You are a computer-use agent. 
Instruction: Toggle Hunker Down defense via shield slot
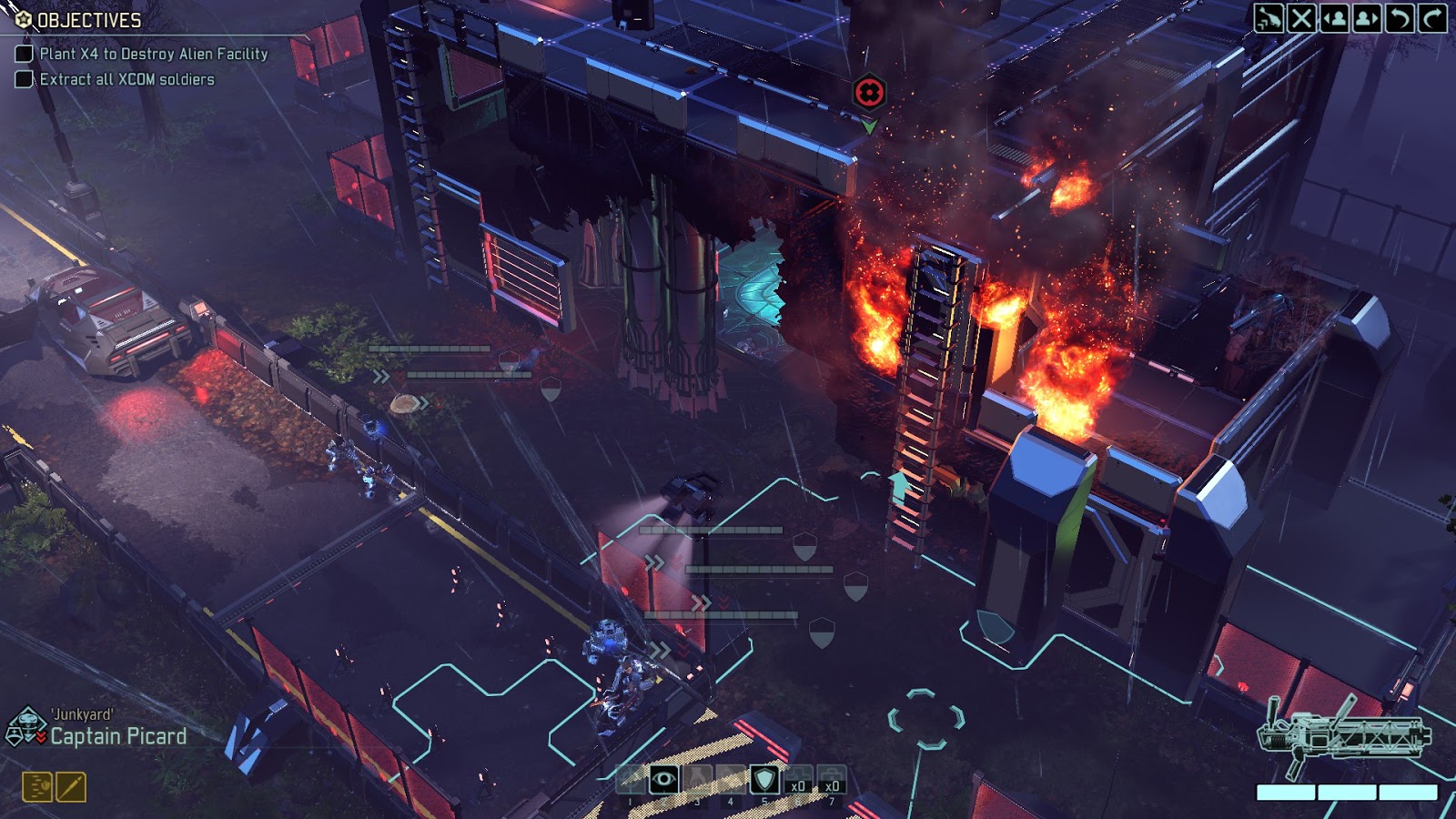(764, 778)
